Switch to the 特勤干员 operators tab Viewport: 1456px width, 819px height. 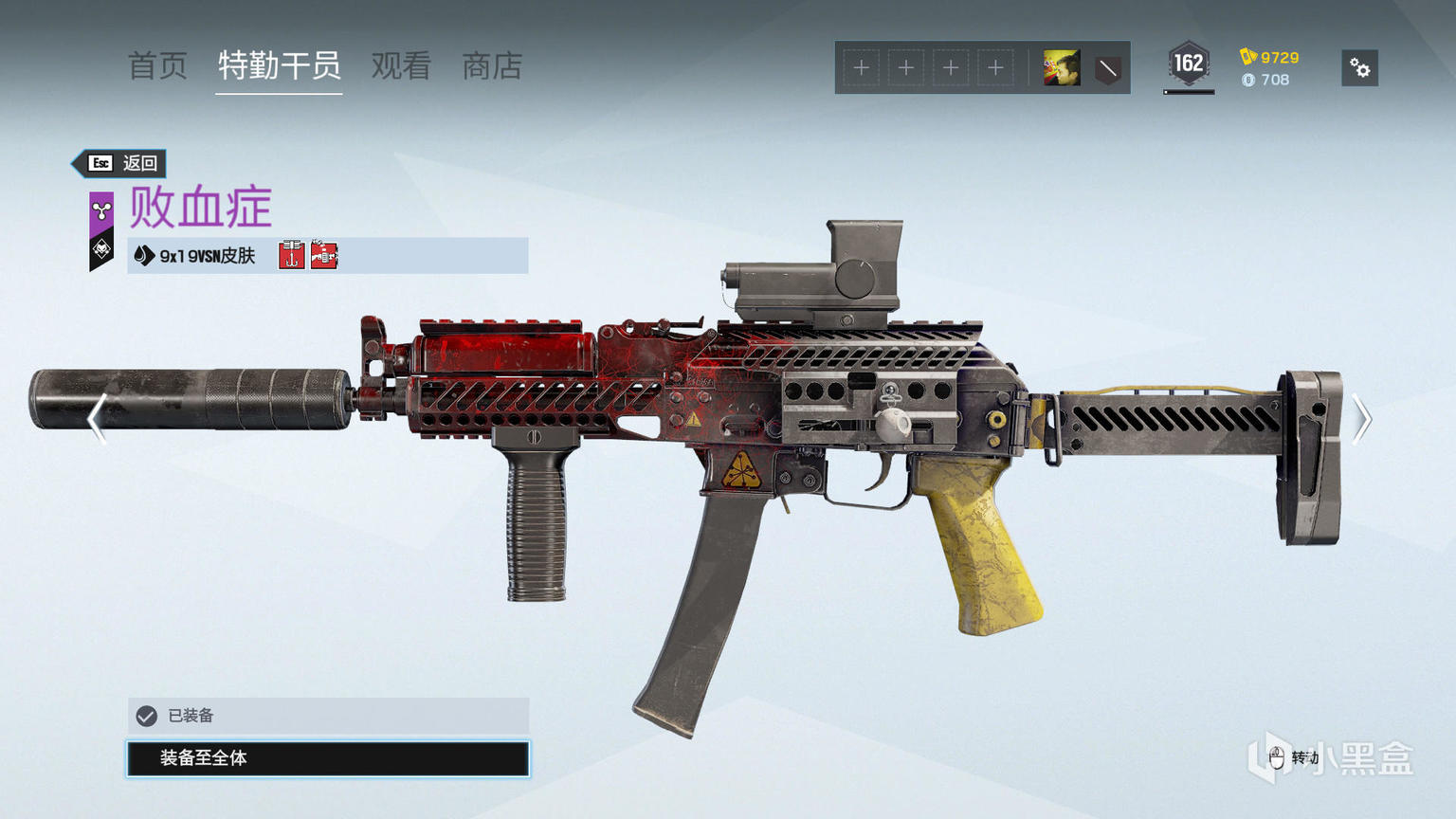pos(279,66)
